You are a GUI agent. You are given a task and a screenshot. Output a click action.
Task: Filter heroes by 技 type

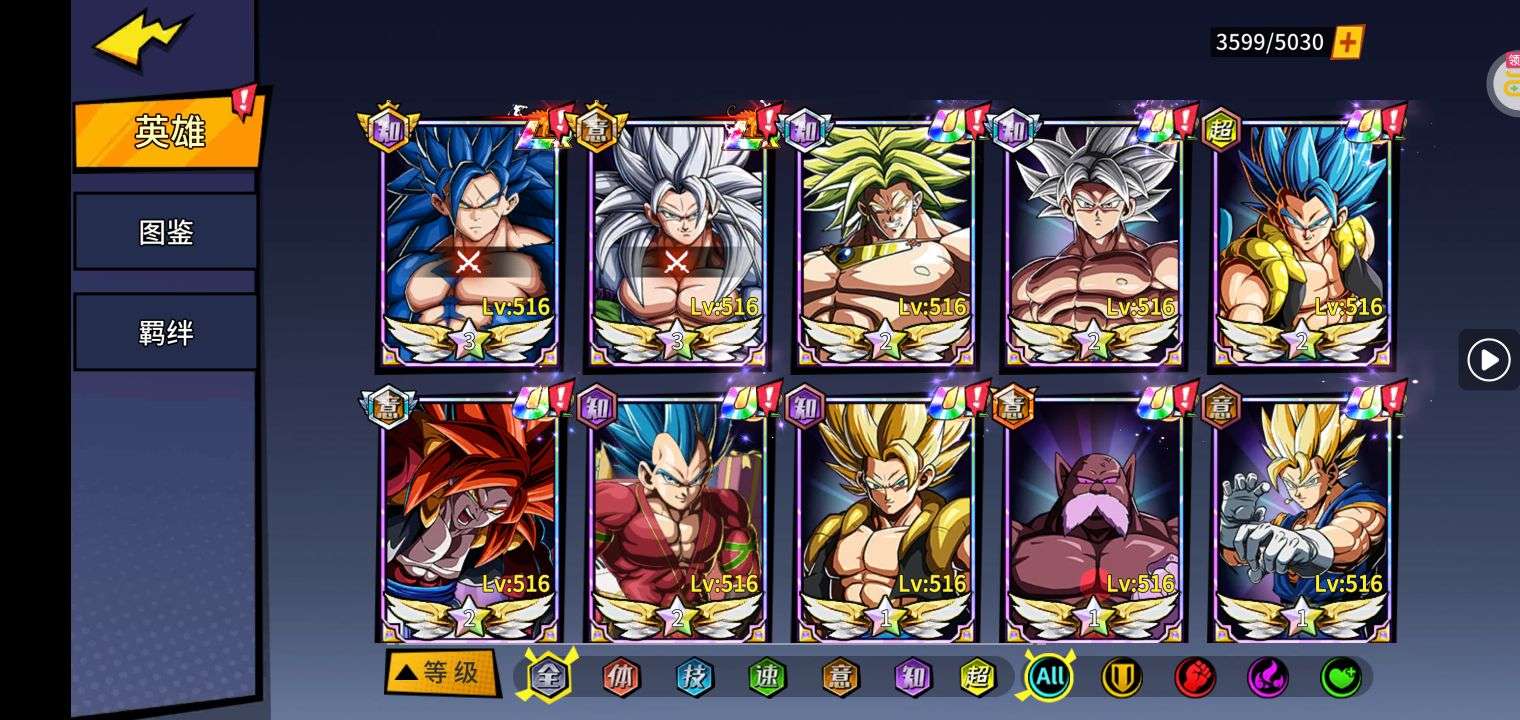694,677
